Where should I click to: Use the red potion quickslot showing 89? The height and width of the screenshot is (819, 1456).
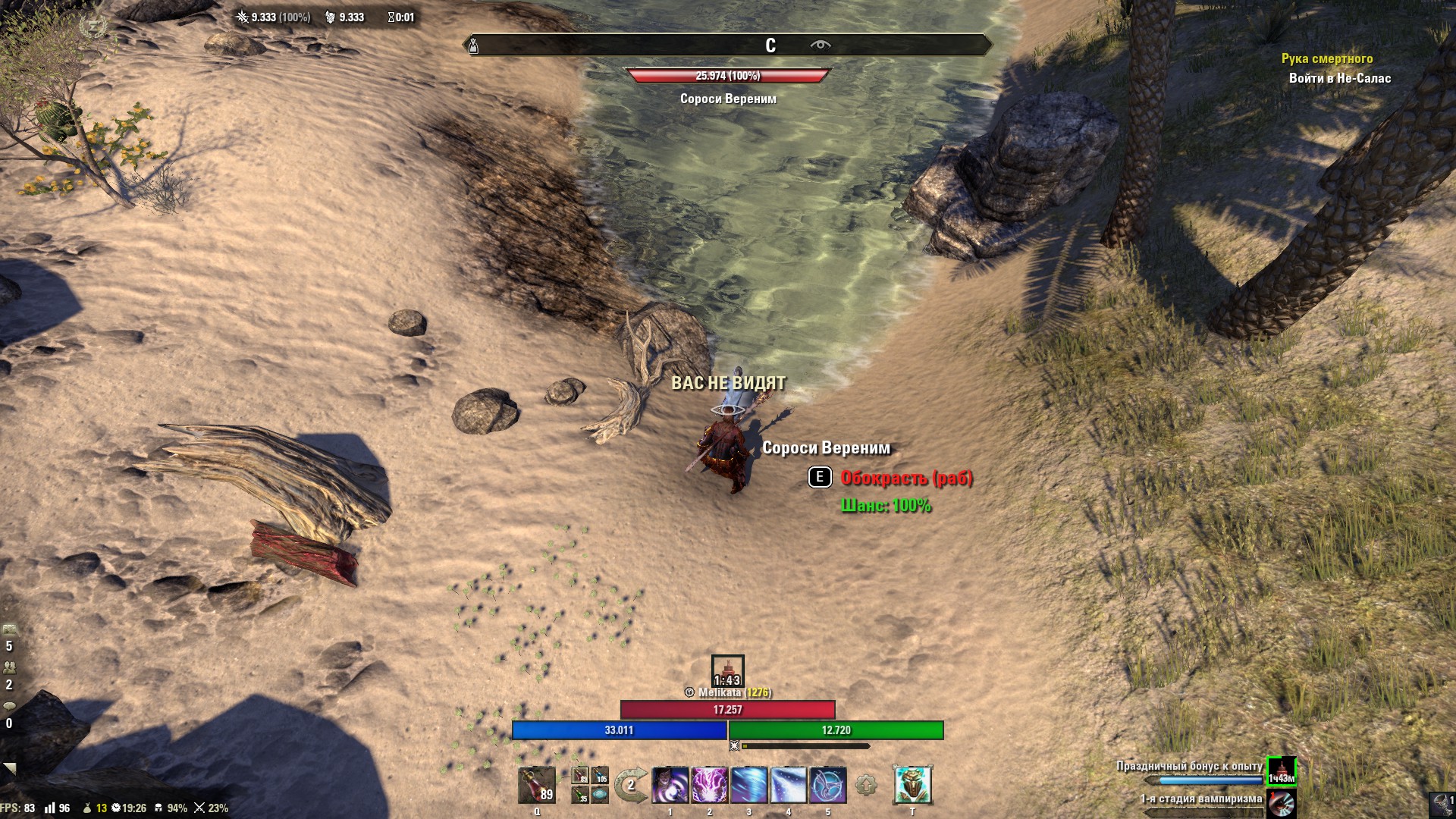click(537, 785)
